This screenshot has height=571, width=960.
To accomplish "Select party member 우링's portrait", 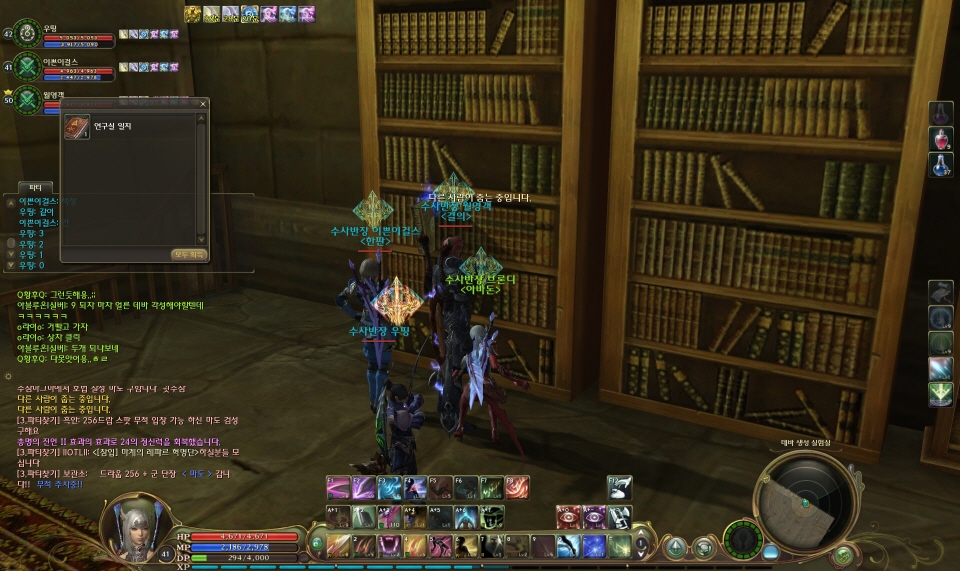I will 26,33.
